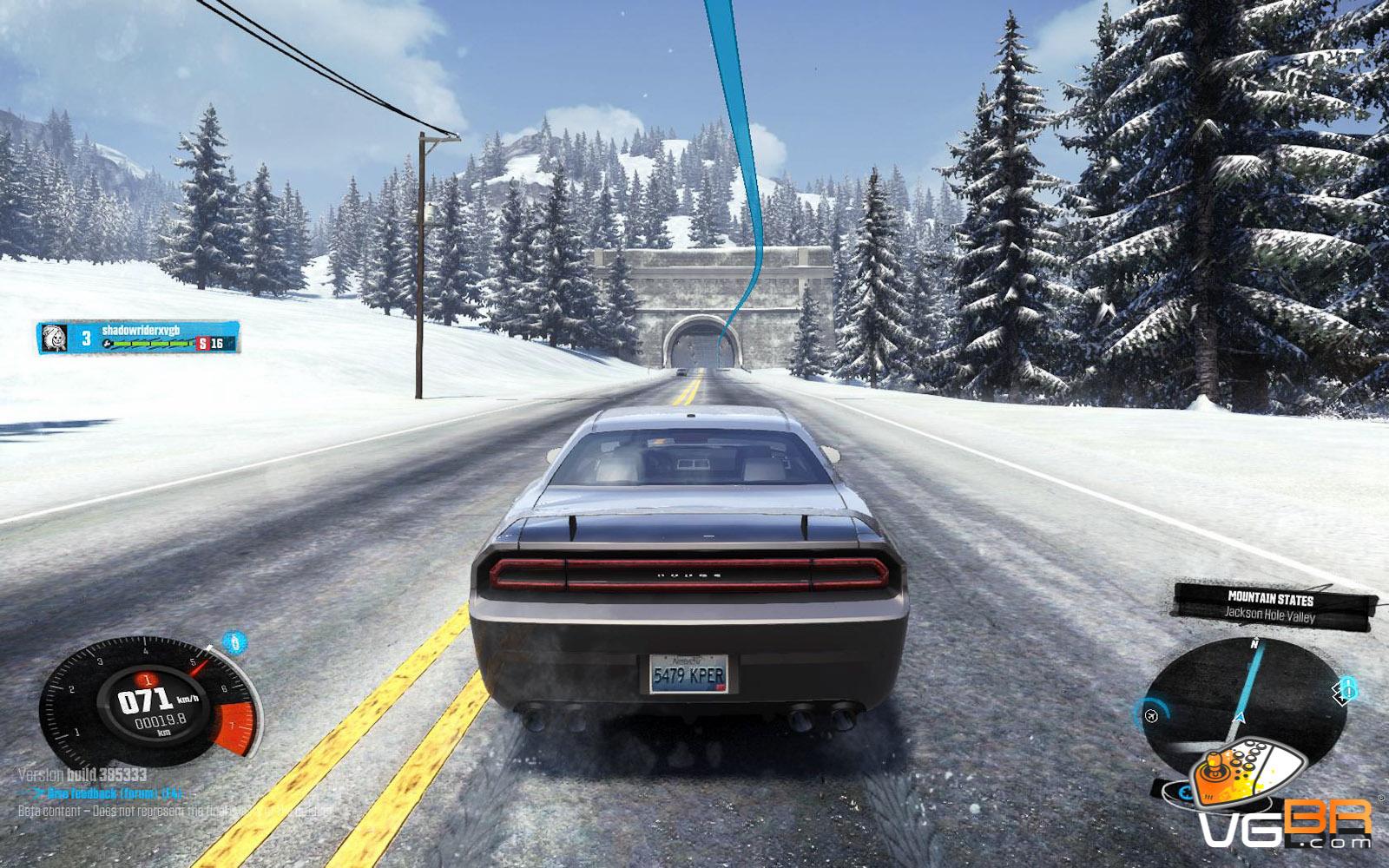Select the shadowriderxvgb player card
This screenshot has width=1389, height=868.
139,338
